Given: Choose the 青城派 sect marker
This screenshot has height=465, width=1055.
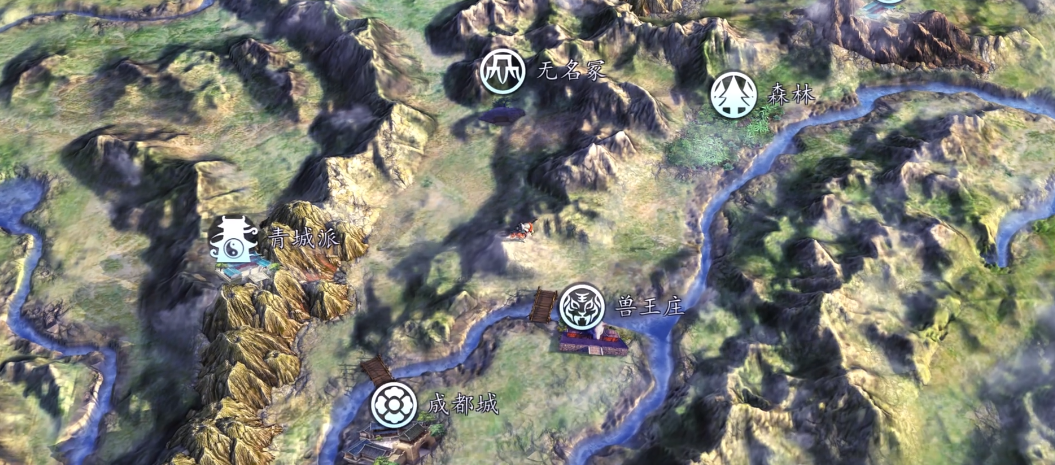Looking at the screenshot, I should [x=230, y=238].
